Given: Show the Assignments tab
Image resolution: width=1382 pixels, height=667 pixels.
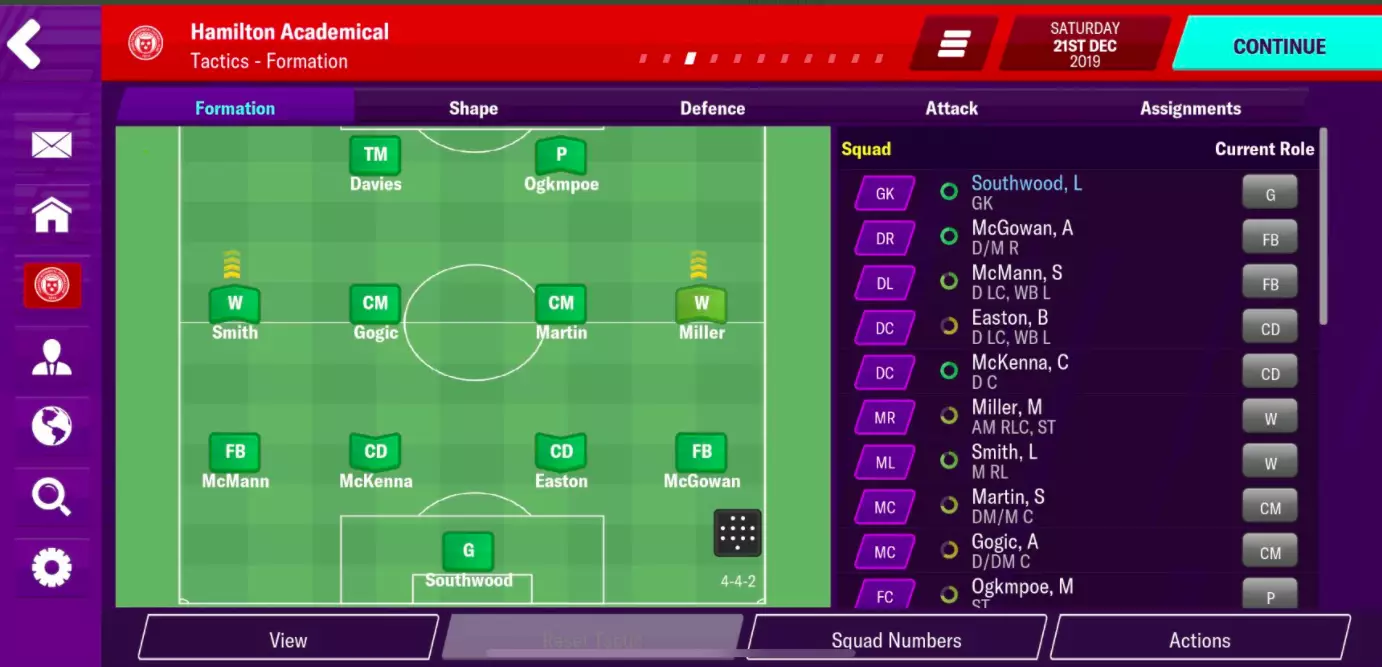Looking at the screenshot, I should click(1190, 108).
